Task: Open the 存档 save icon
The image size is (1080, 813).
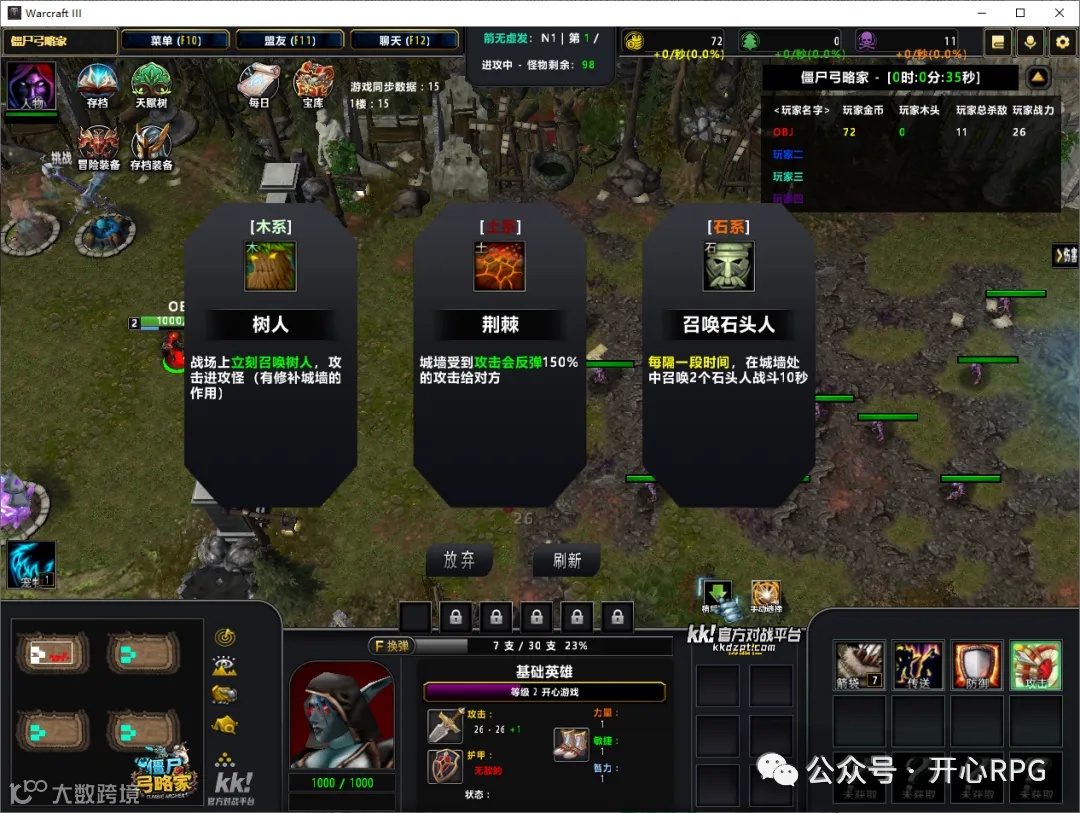Action: click(98, 84)
